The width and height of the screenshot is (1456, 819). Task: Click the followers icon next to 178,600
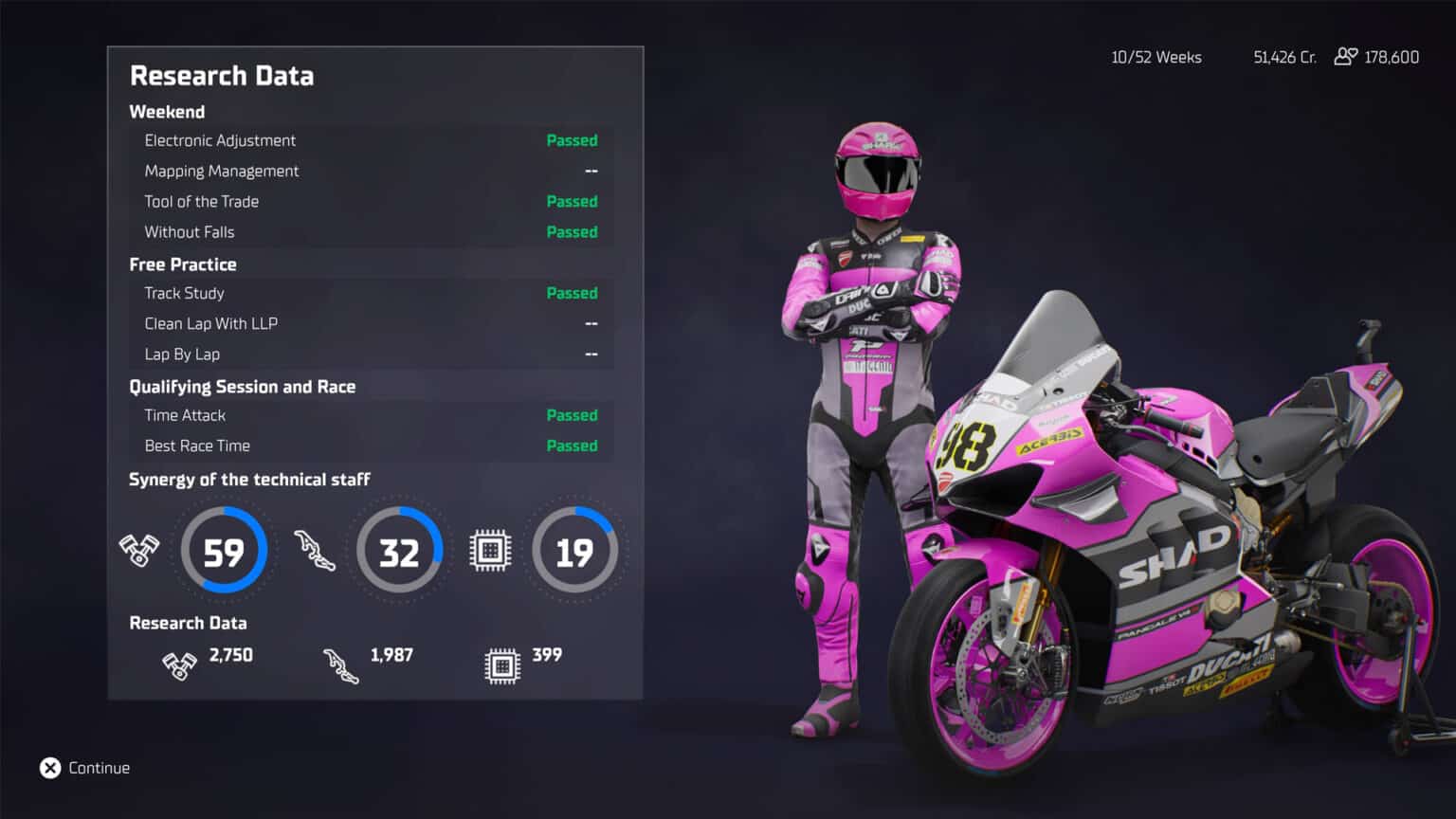click(1344, 57)
